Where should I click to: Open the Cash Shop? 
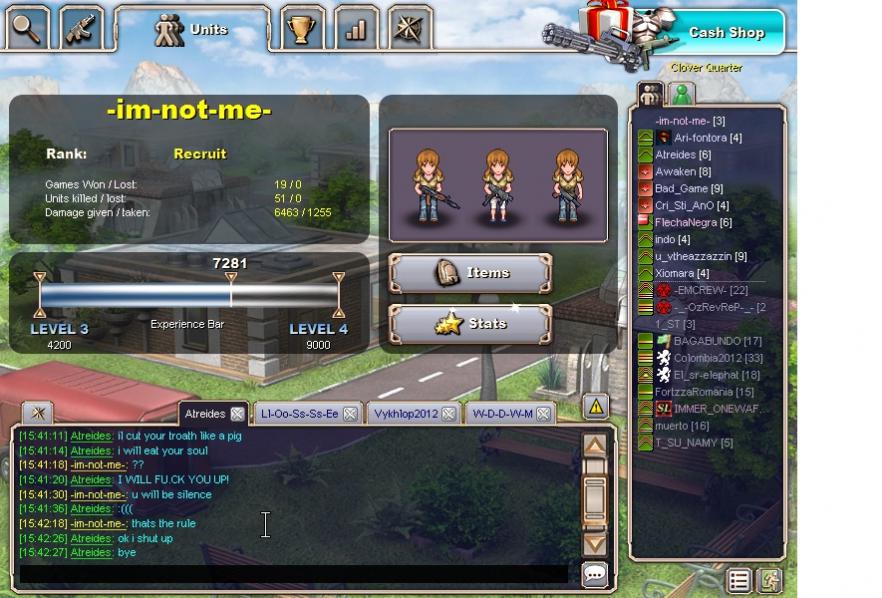pyautogui.click(x=725, y=32)
